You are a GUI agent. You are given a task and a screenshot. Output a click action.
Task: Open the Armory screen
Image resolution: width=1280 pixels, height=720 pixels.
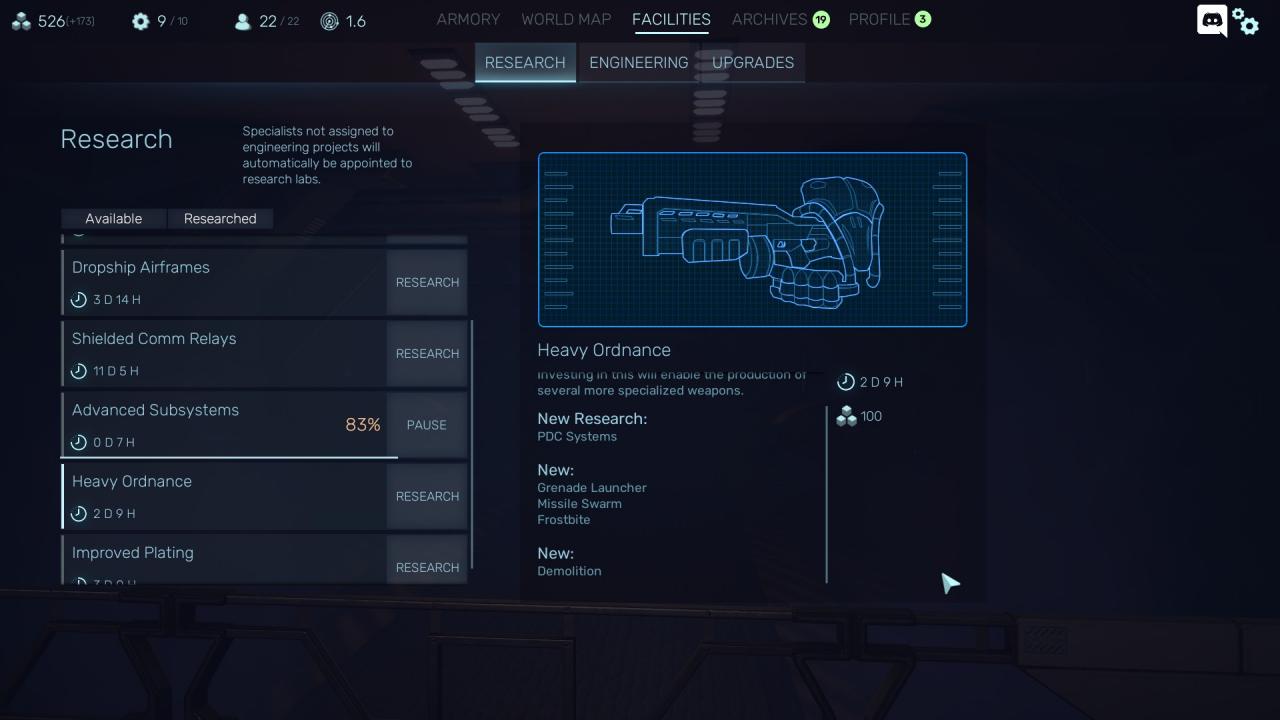[x=468, y=19]
